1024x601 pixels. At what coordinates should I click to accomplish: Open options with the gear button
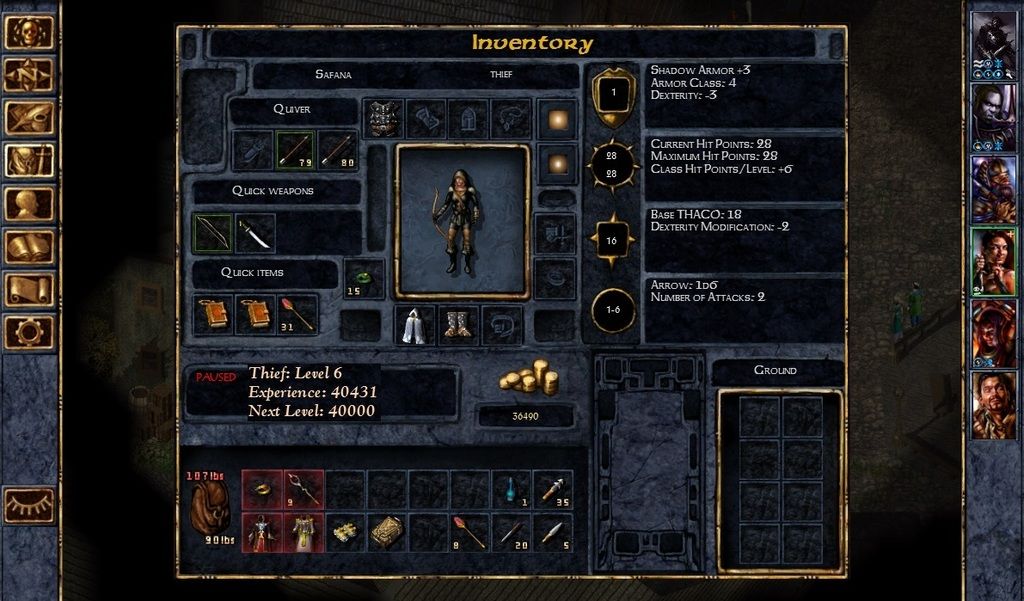[29, 332]
